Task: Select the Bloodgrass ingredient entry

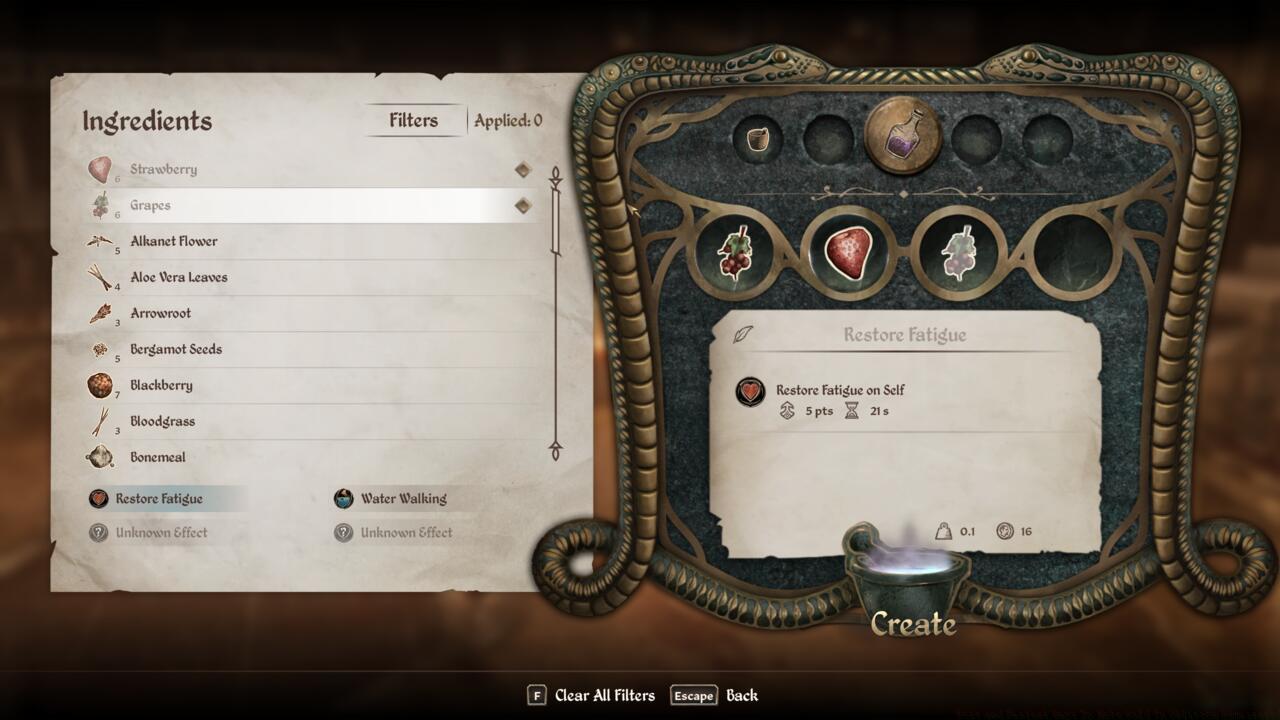Action: pyautogui.click(x=162, y=421)
